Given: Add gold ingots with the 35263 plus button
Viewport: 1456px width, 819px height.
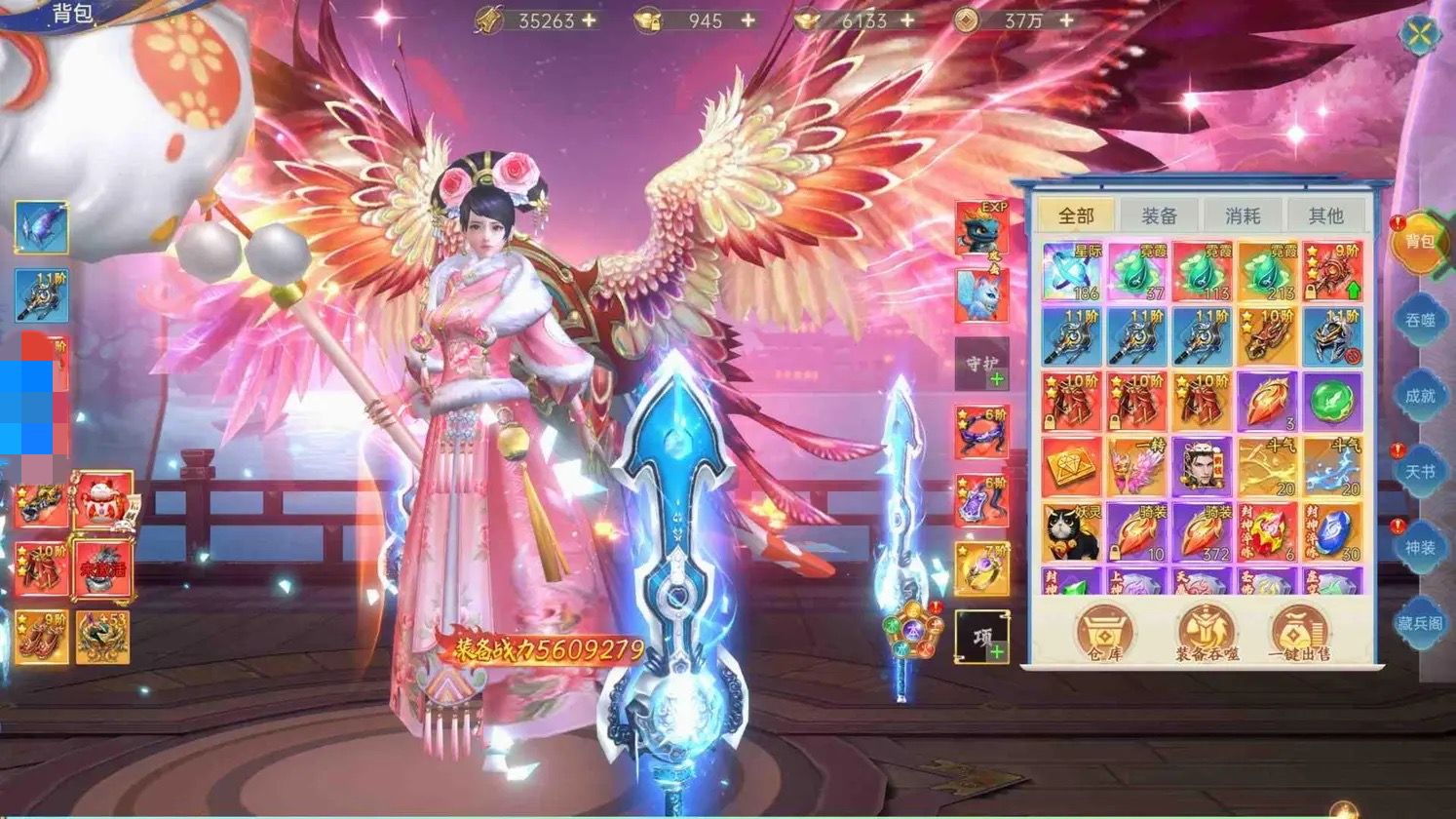Looking at the screenshot, I should pos(590,20).
